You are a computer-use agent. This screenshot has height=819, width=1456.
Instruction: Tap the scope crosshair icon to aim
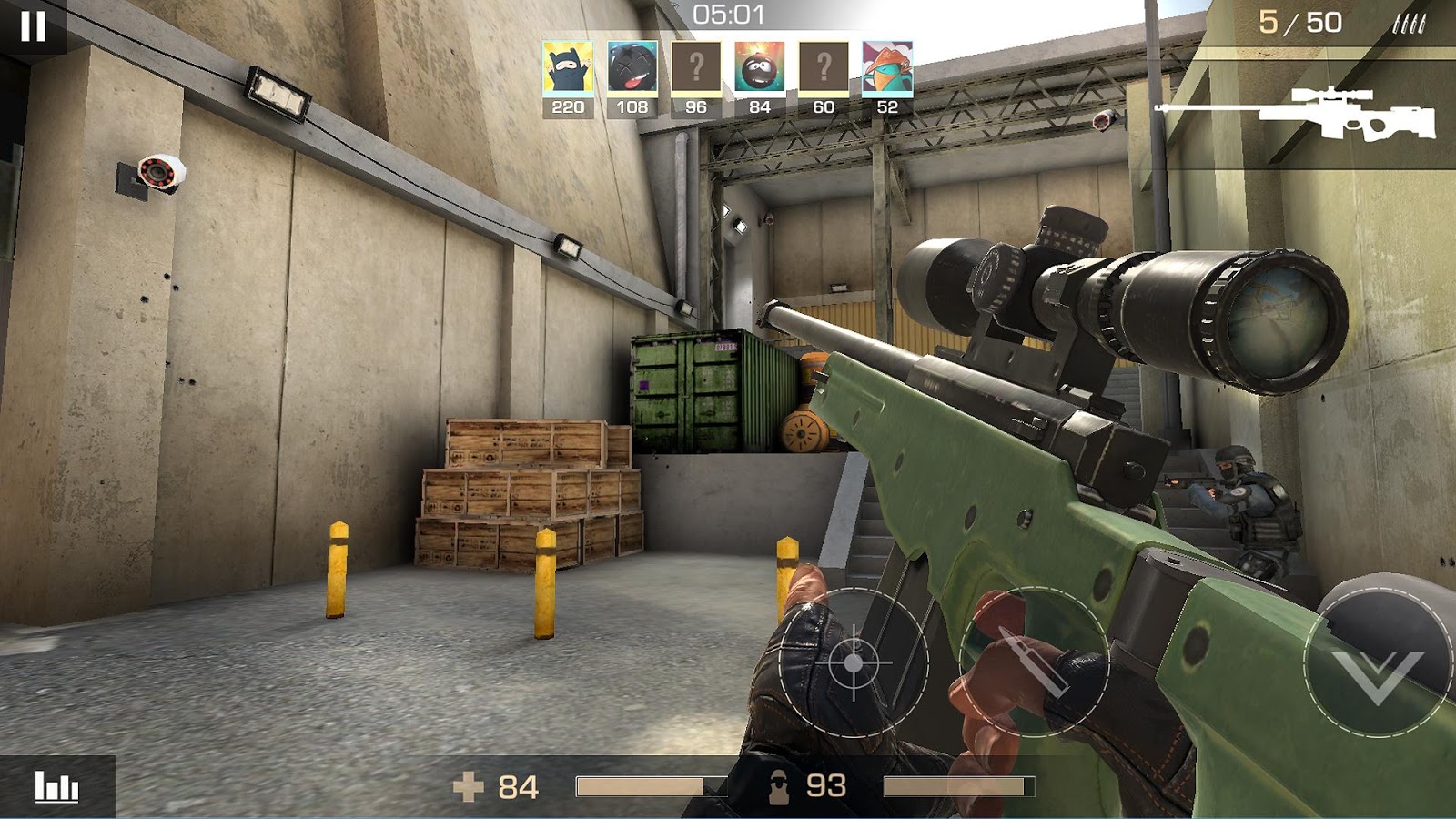coord(854,664)
